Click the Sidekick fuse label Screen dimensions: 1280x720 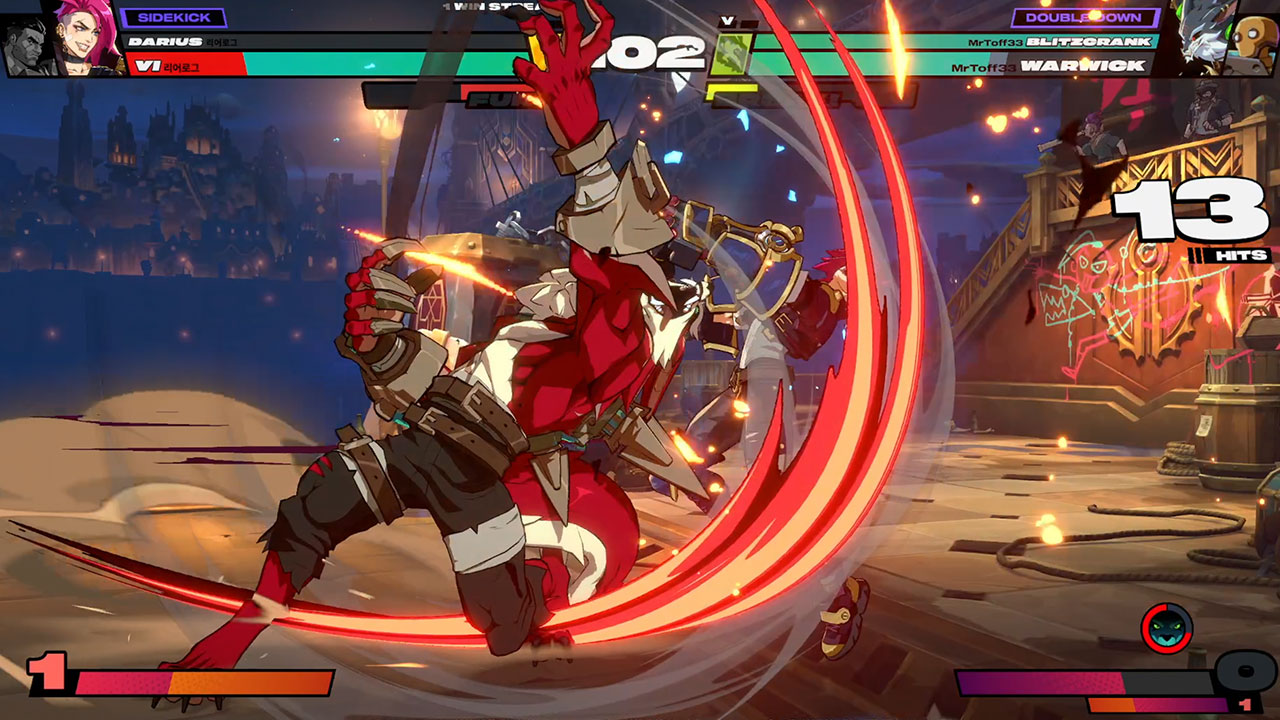pyautogui.click(x=172, y=18)
